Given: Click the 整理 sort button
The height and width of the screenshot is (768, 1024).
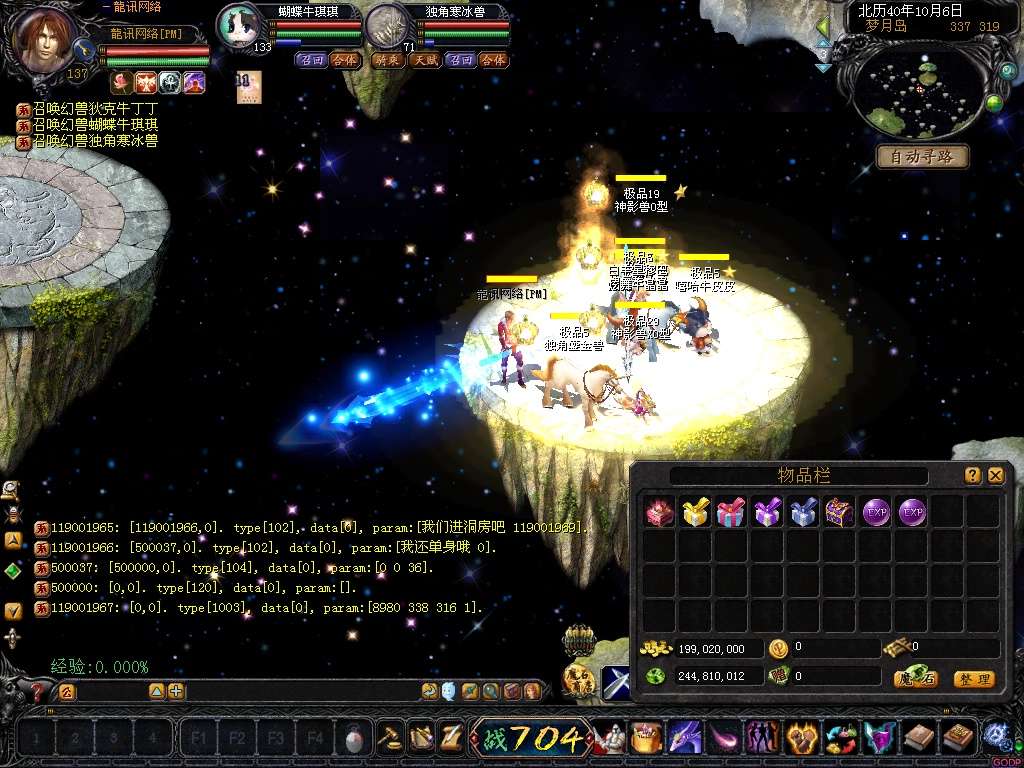Looking at the screenshot, I should (x=973, y=679).
